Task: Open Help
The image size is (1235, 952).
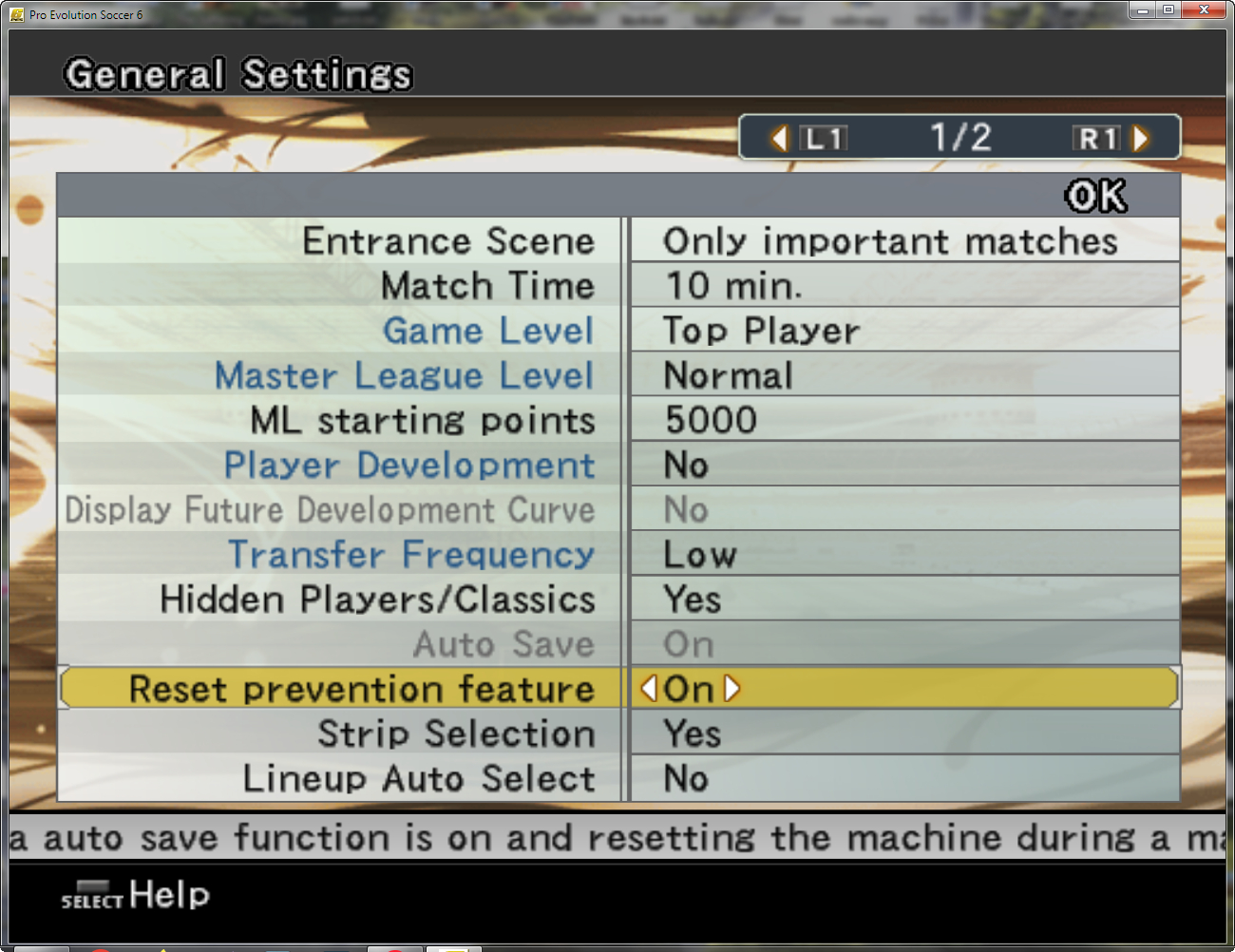Action: [x=169, y=894]
